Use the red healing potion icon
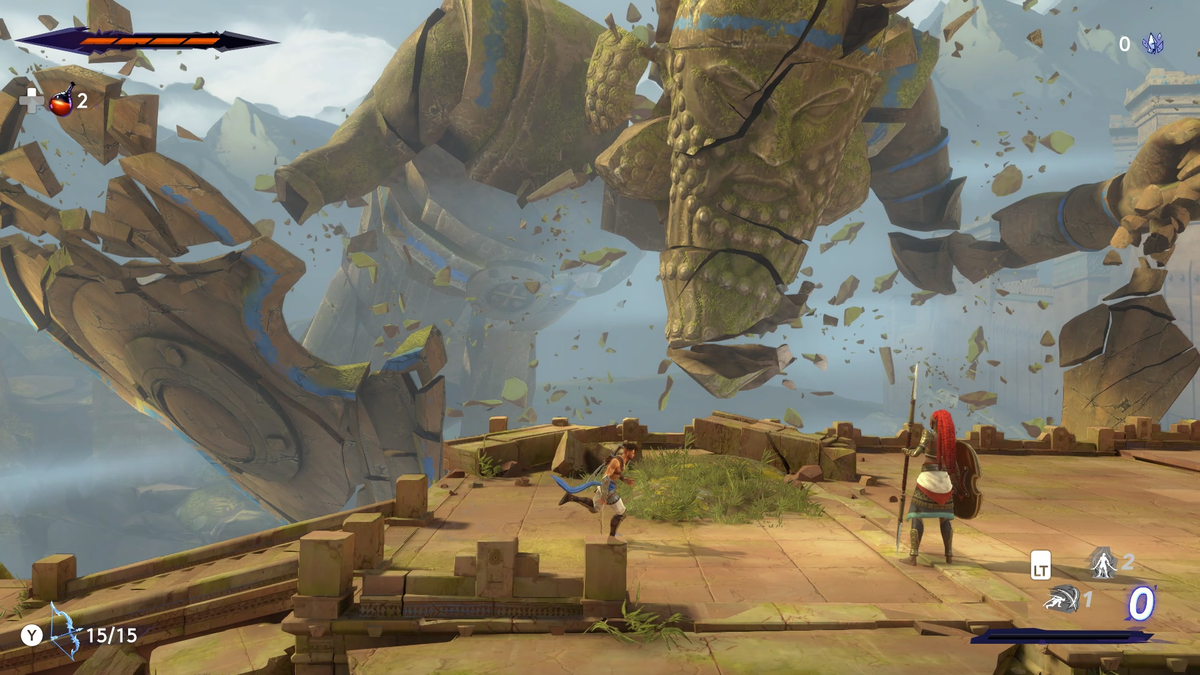This screenshot has width=1200, height=675. tap(62, 100)
